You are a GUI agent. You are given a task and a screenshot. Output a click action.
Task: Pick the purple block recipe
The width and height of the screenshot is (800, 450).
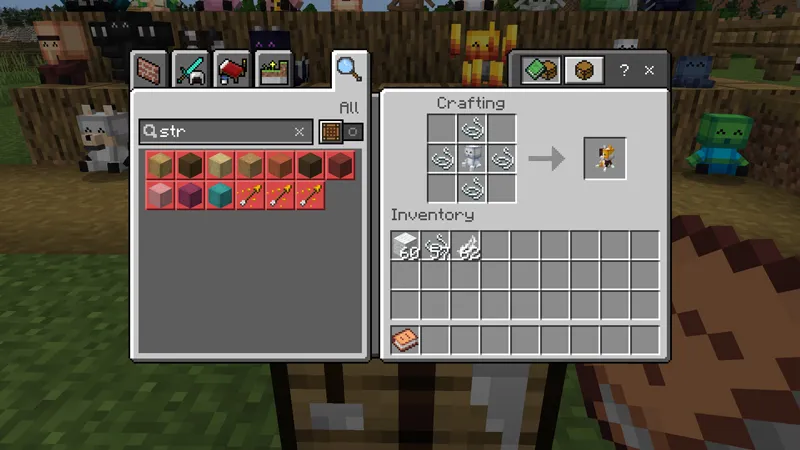pos(189,194)
